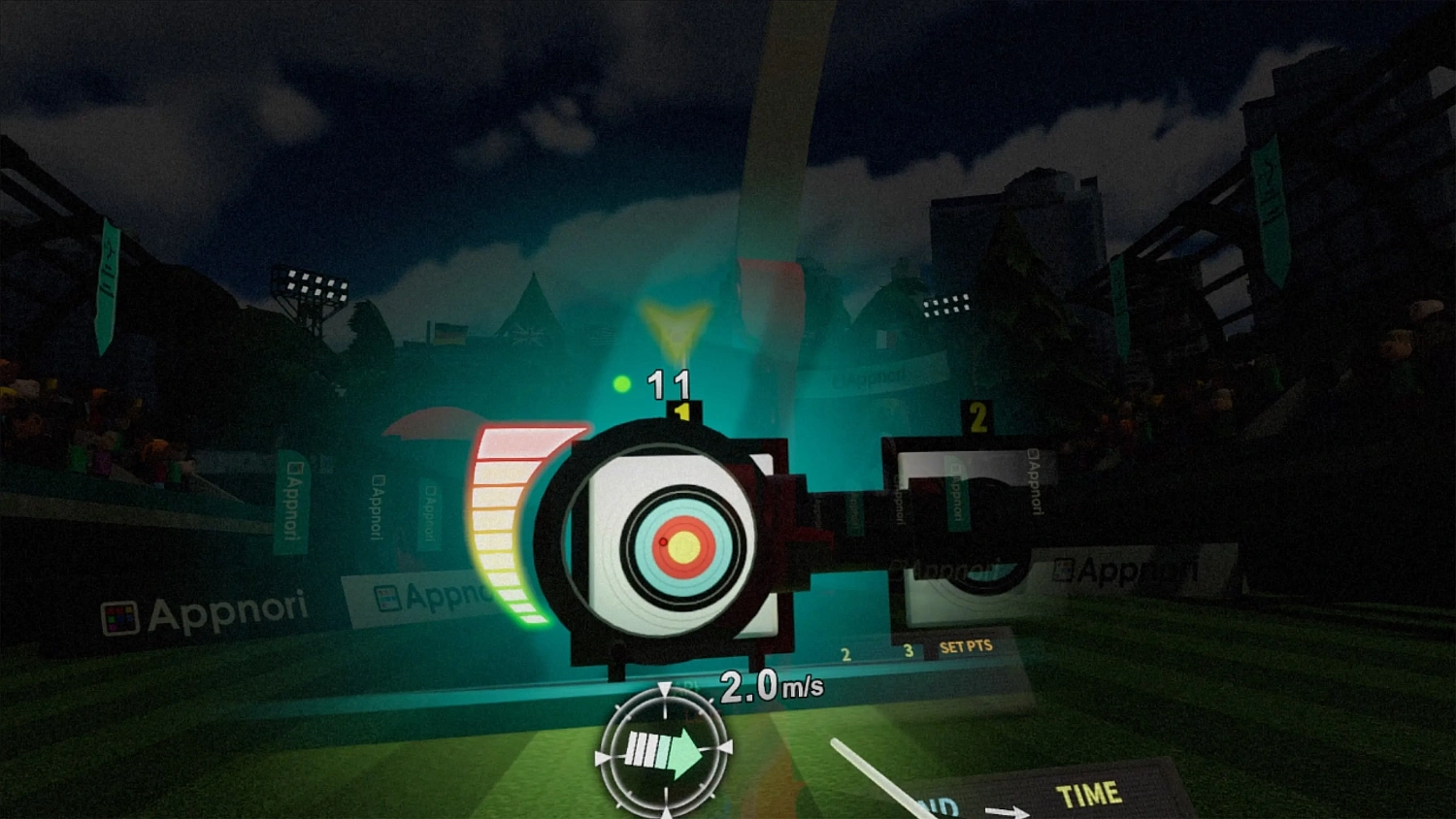Click the colored power gauge arc
The width and height of the screenshot is (1456, 819).
click(x=505, y=529)
